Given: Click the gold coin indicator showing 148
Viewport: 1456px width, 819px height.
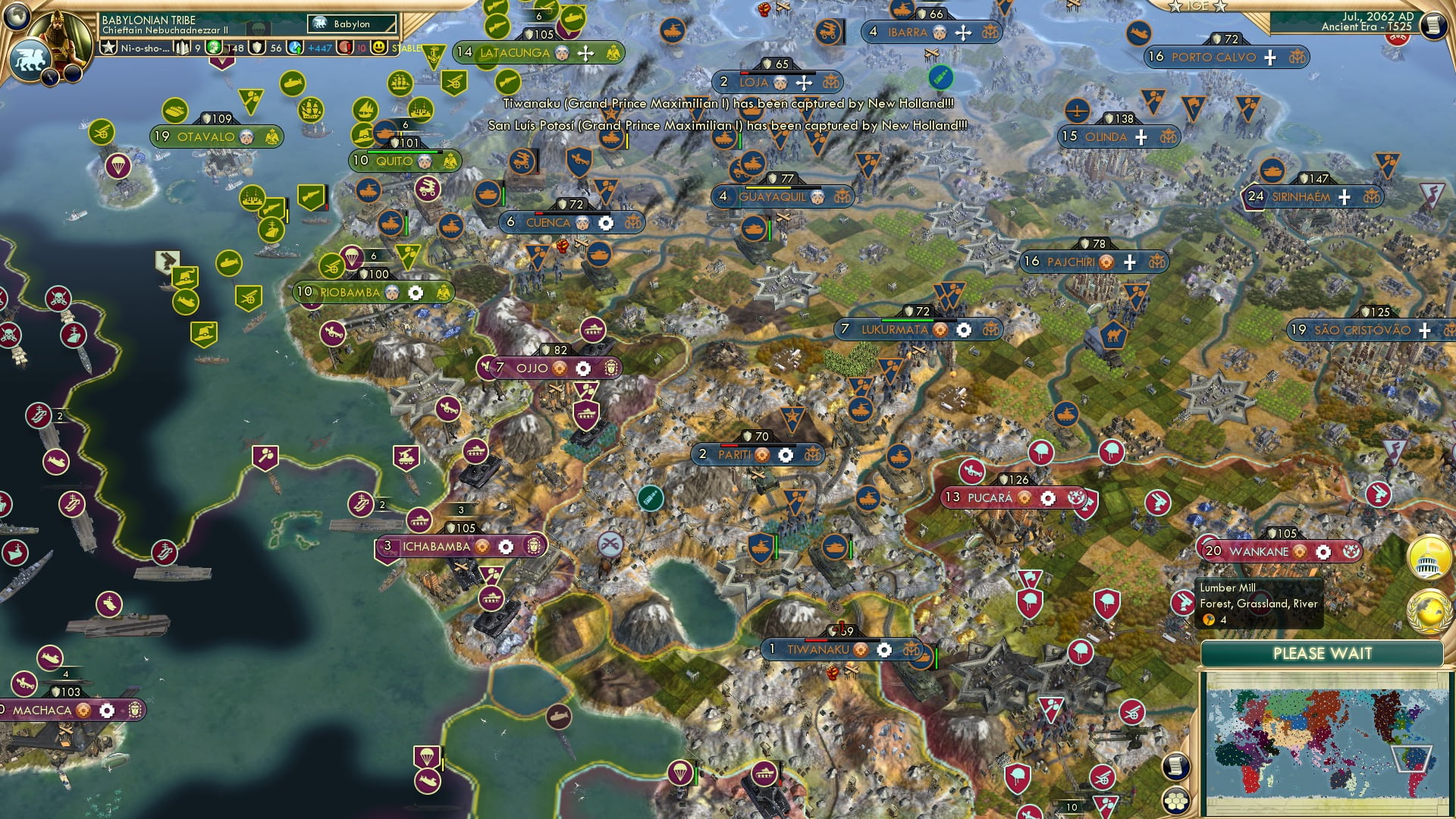Looking at the screenshot, I should click(212, 47).
